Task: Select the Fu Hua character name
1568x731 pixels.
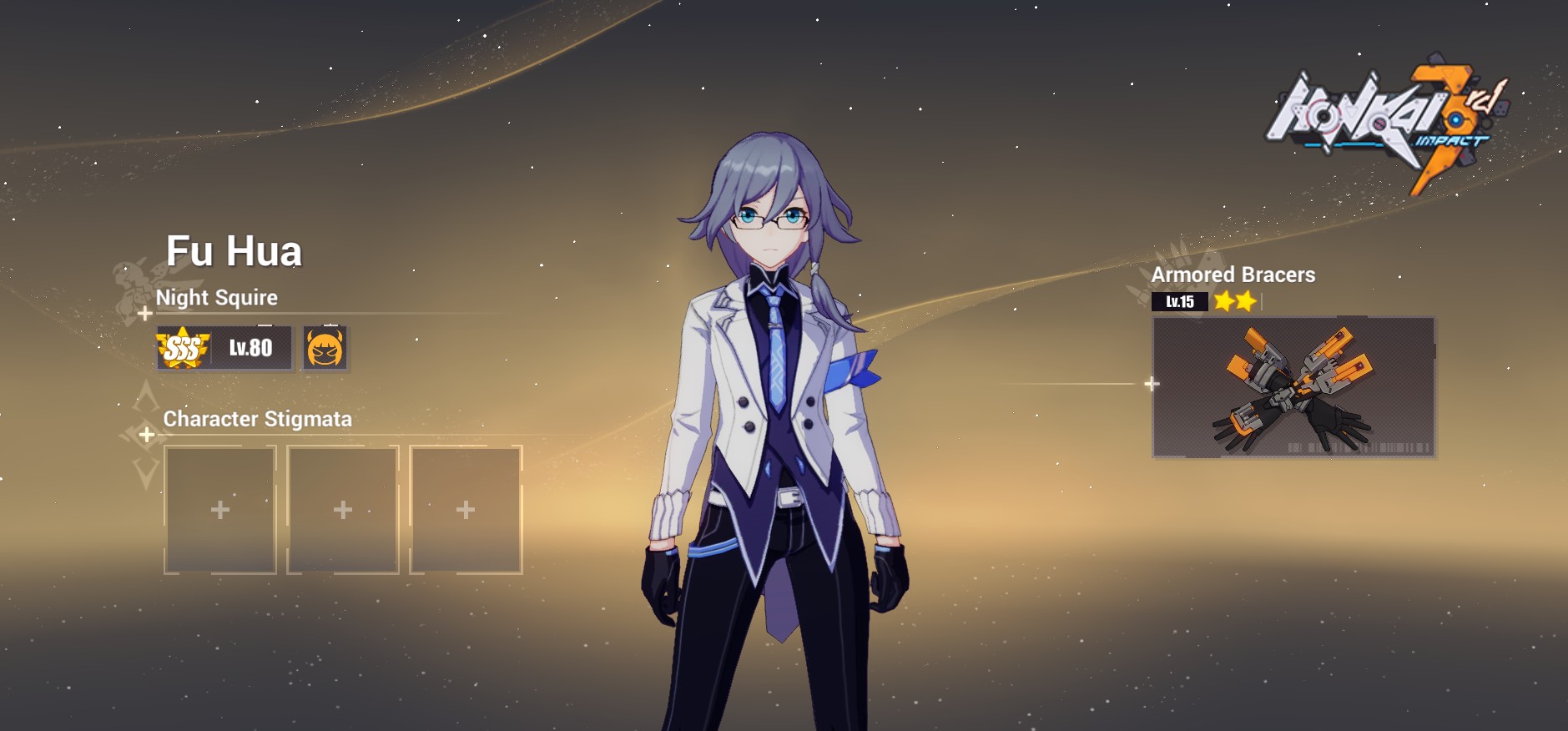Action: (235, 250)
